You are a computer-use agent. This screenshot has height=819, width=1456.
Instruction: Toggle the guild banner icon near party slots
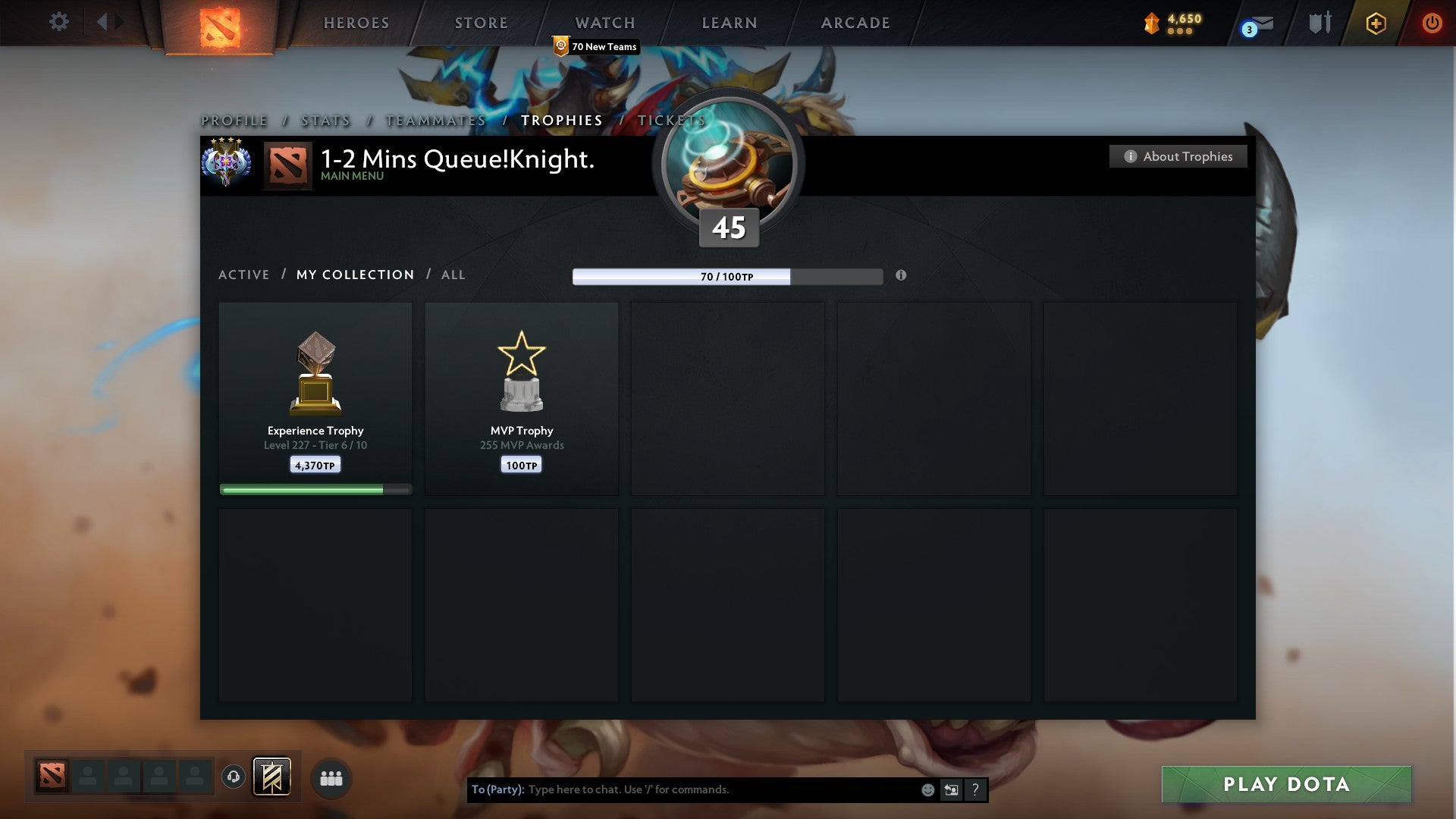click(273, 777)
